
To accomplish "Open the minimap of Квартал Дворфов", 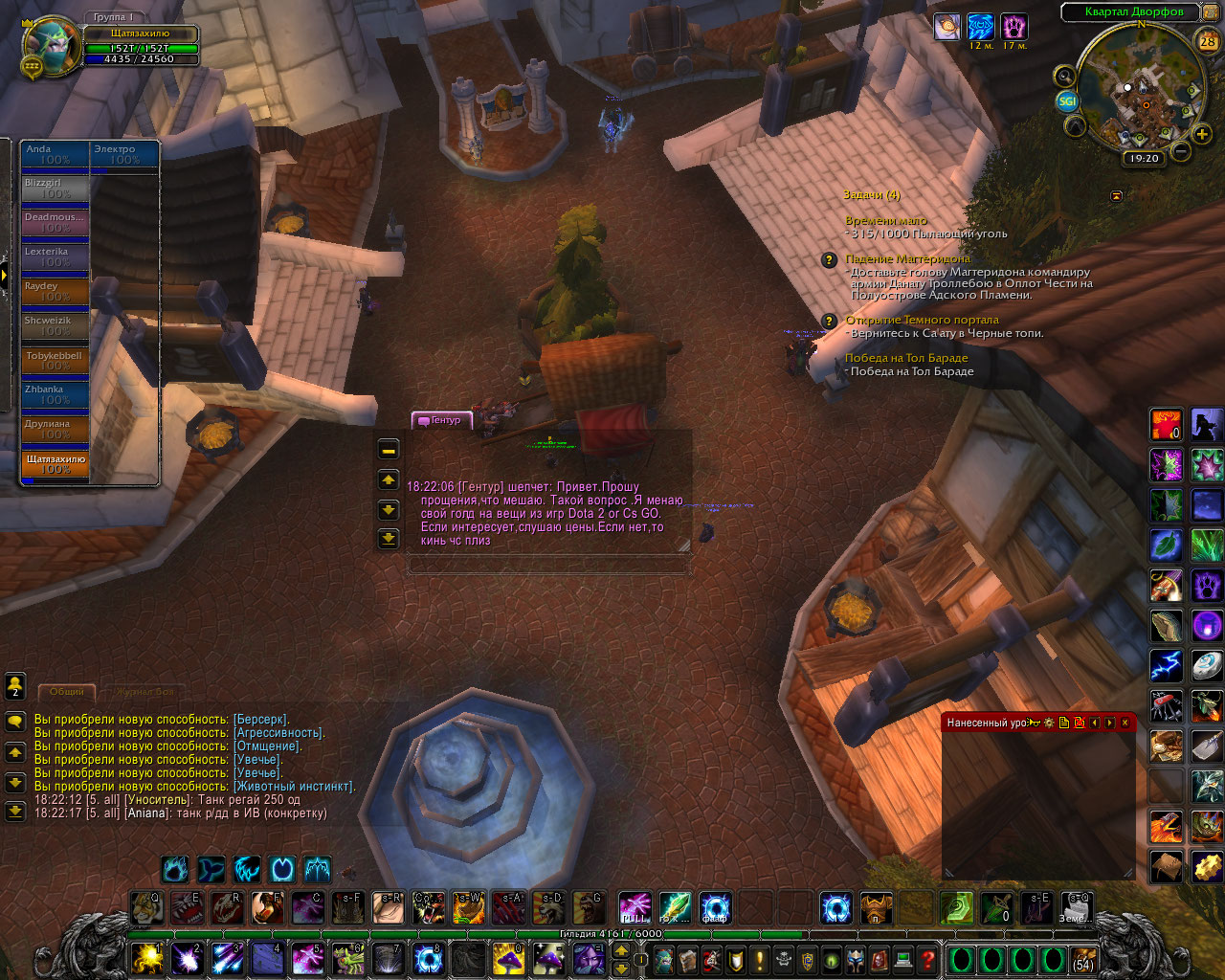I will tap(1141, 93).
